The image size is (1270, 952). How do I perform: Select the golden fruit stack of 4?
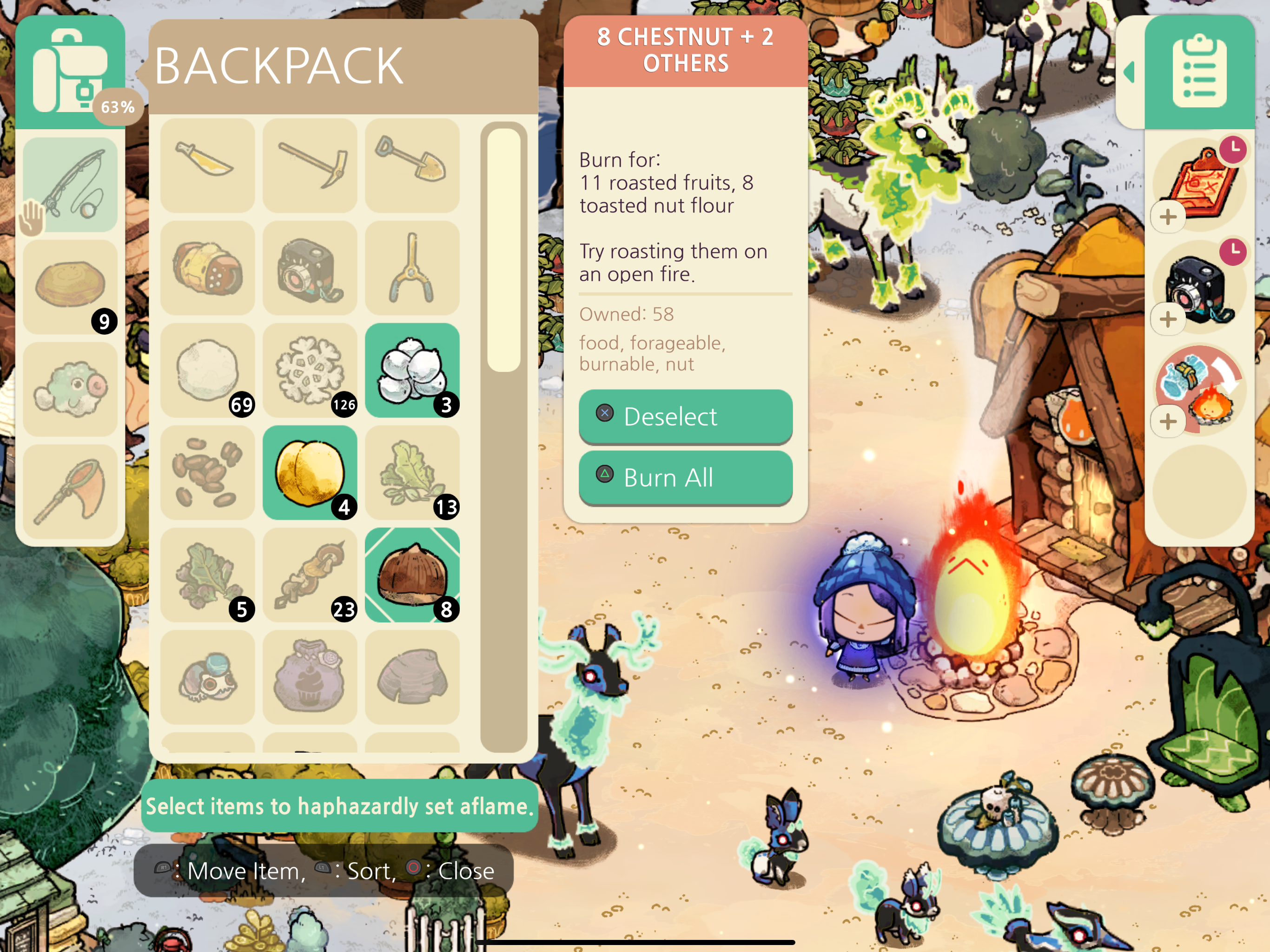pos(310,473)
